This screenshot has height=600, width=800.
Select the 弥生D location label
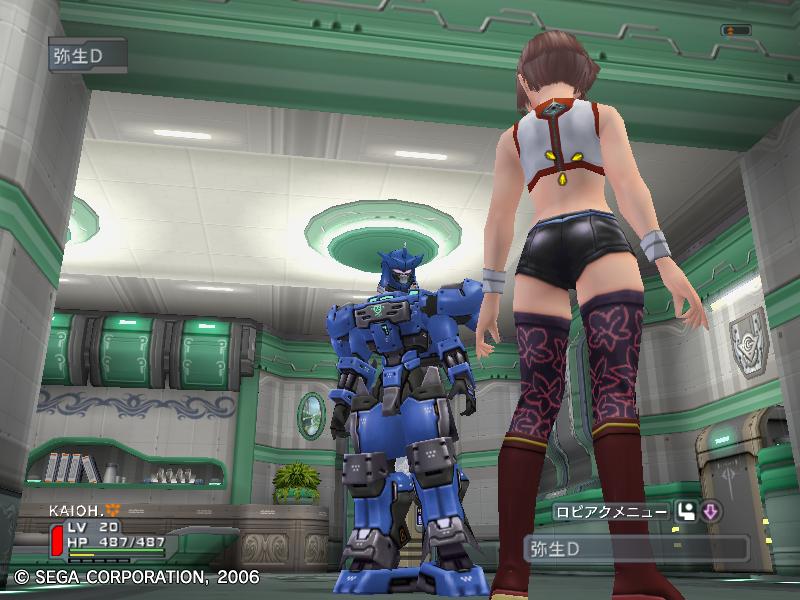(88, 54)
